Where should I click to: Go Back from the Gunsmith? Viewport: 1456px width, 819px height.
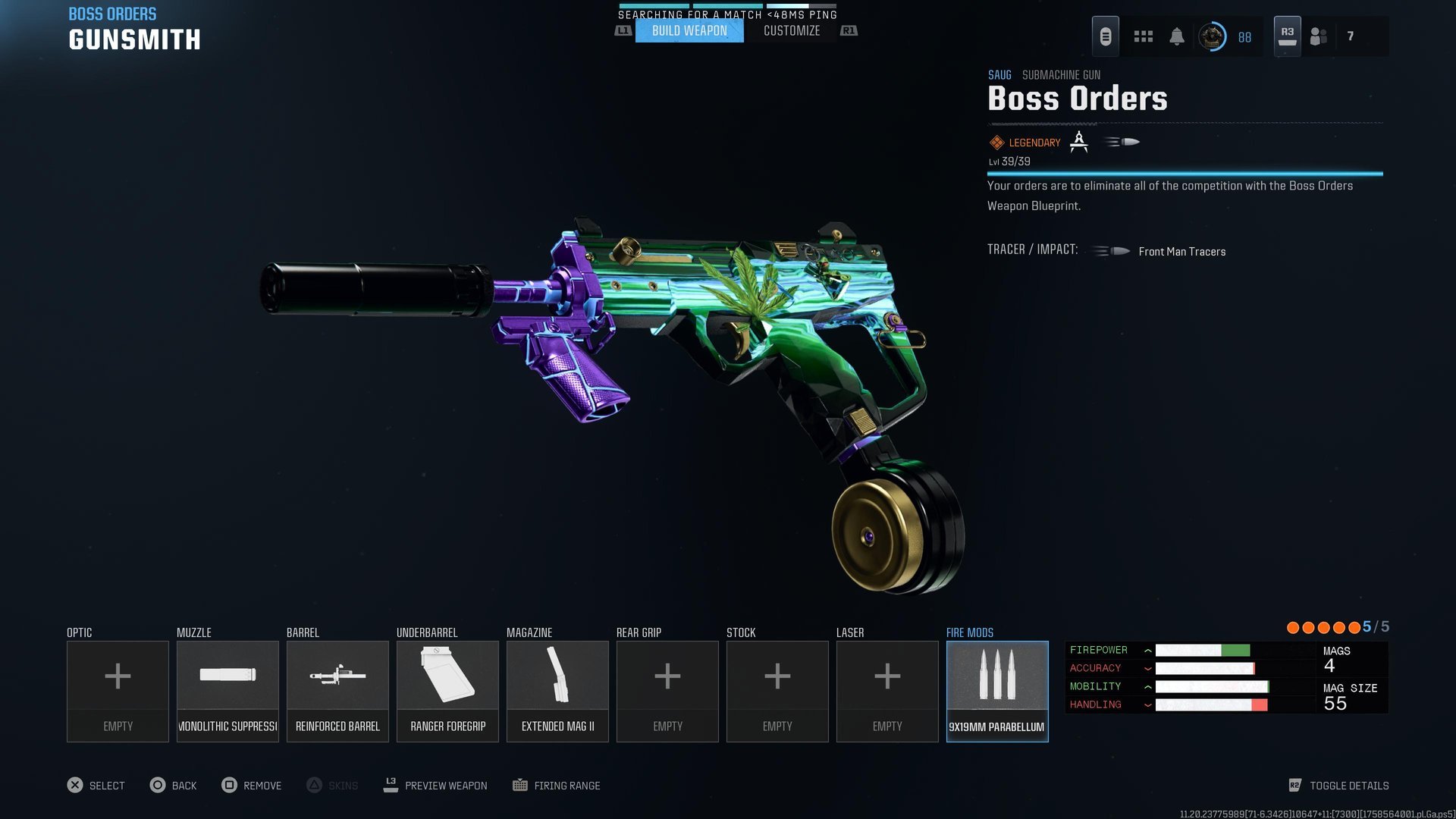pyautogui.click(x=174, y=786)
